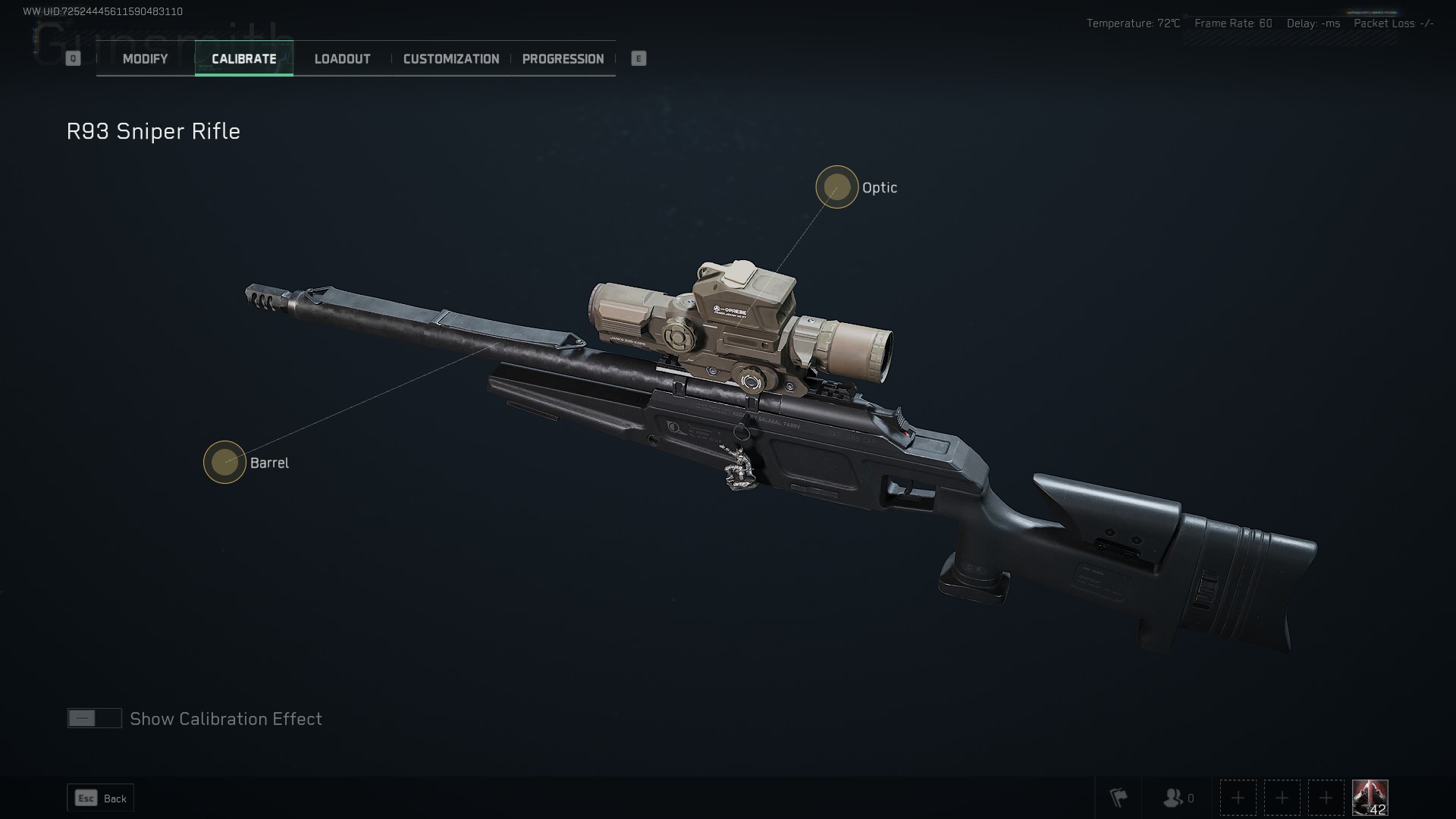Select the Calibrate tab

(x=244, y=57)
